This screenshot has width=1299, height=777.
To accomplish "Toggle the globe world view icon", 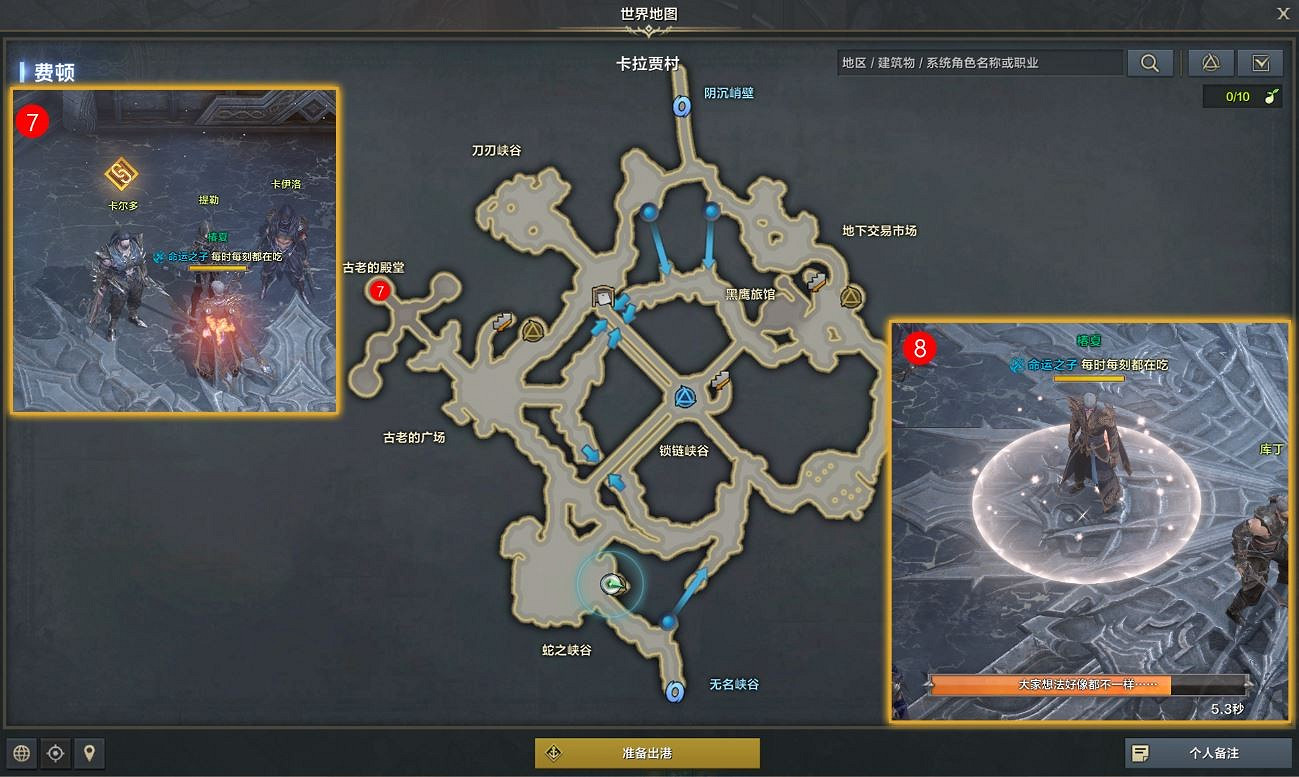I will (20, 753).
